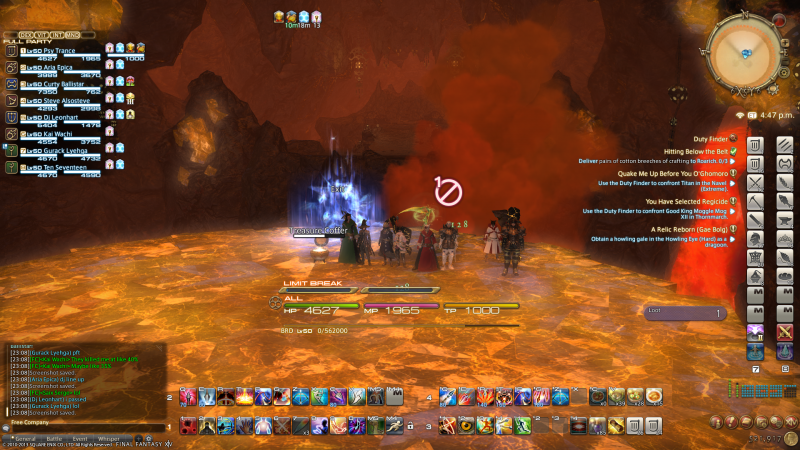Select party member Aria Epica
800x450 pixels.
coord(48,69)
